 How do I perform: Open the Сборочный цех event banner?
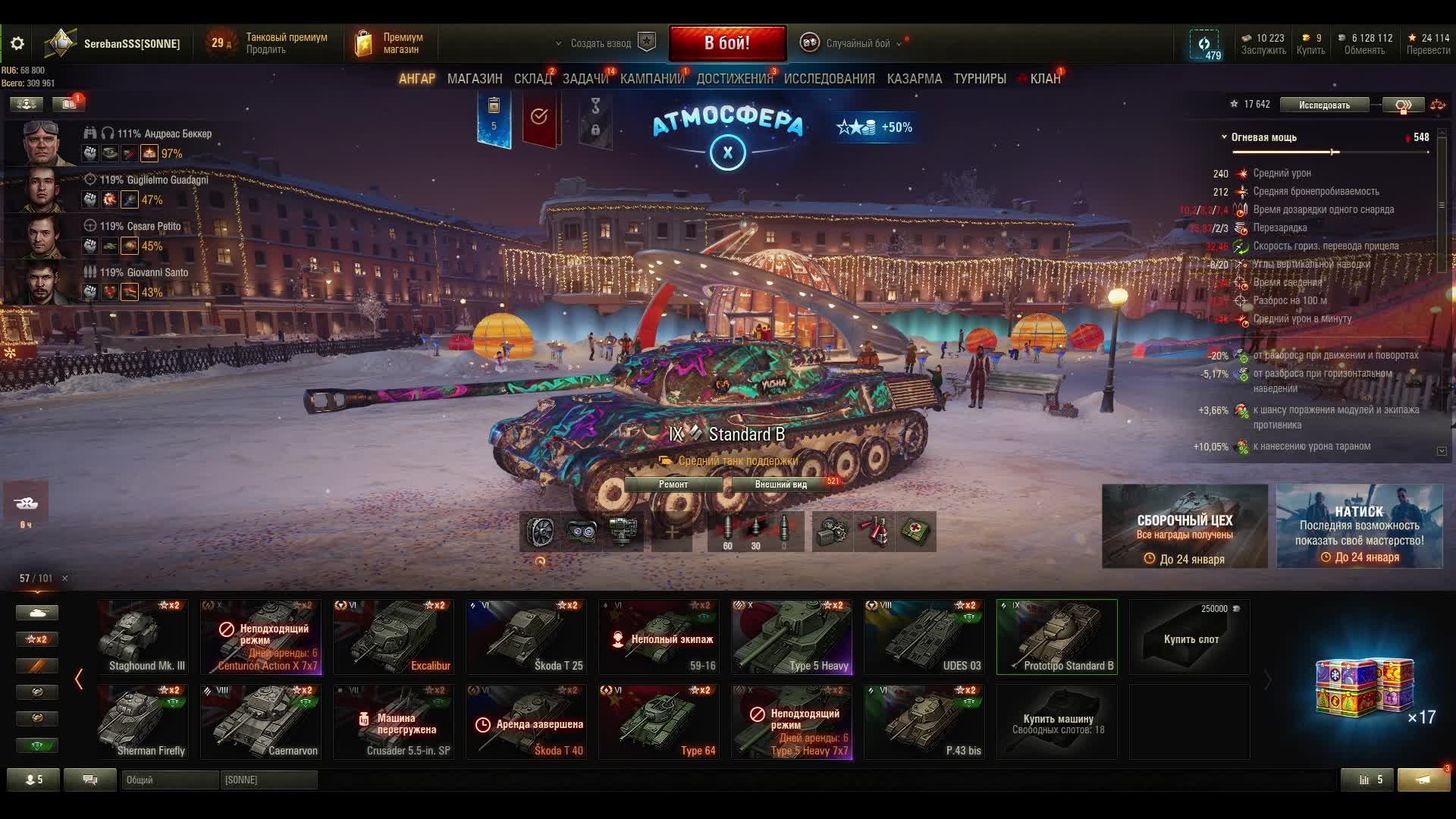click(x=1185, y=526)
